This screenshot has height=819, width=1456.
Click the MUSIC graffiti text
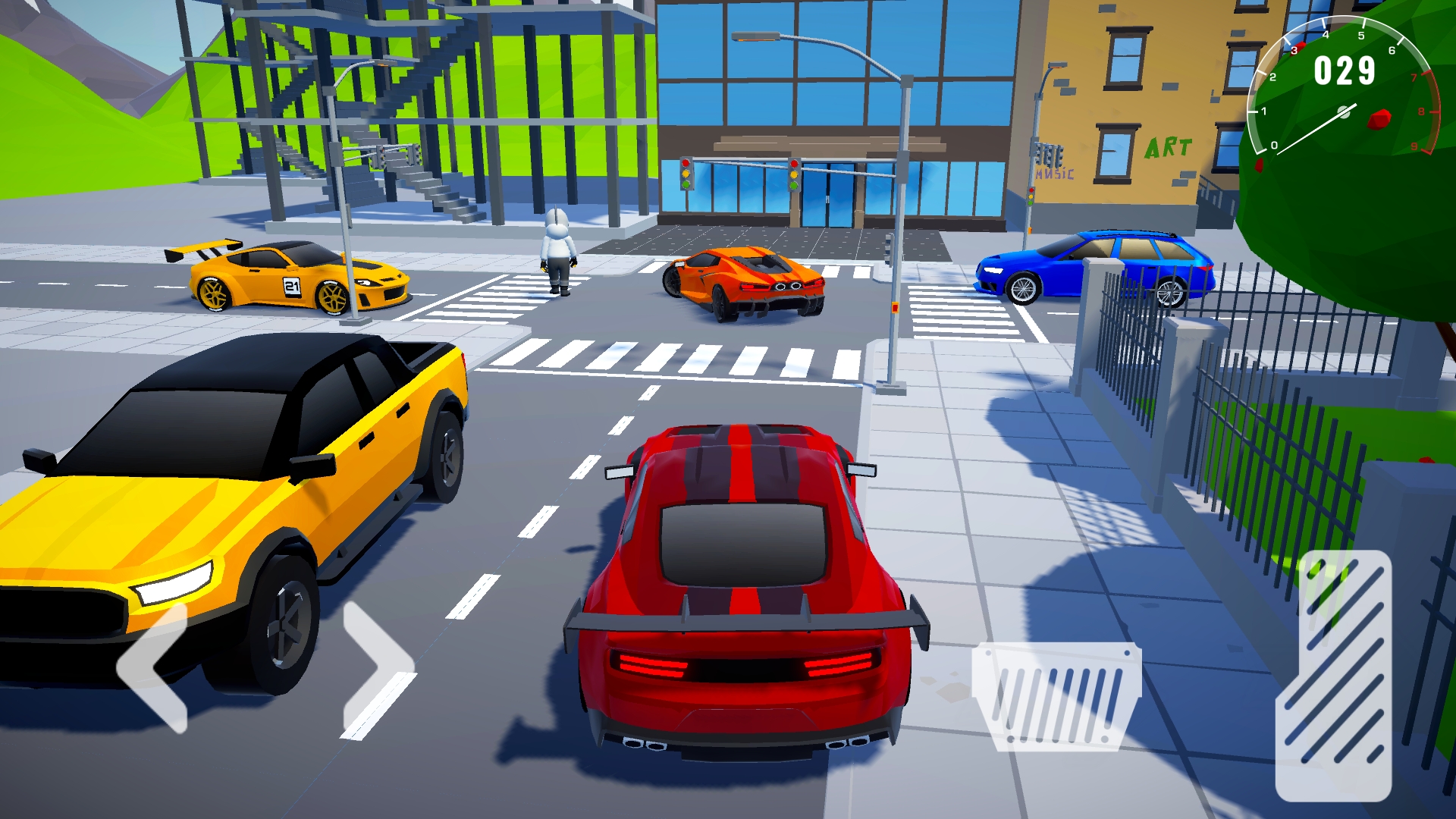[1055, 173]
